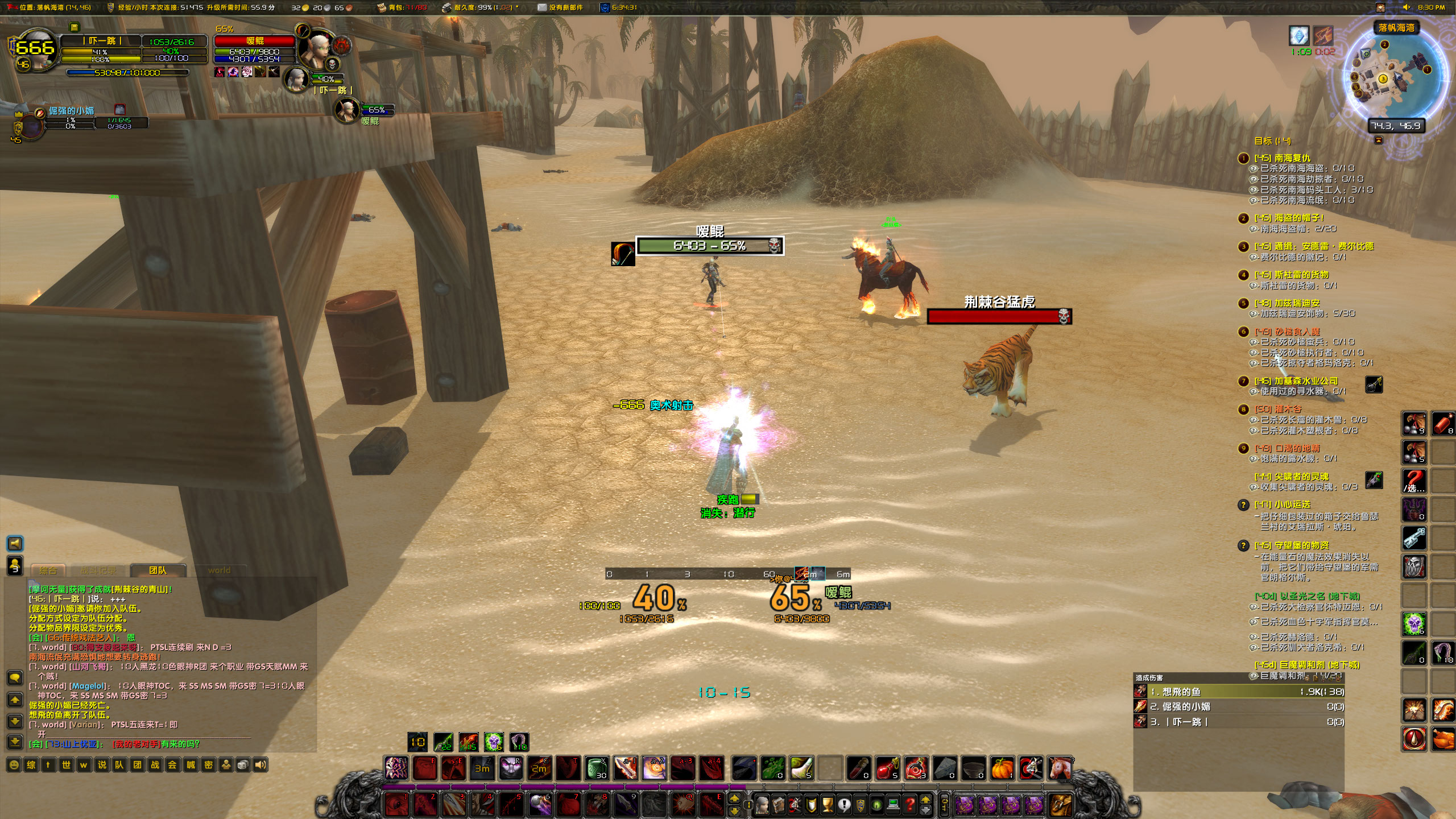Image resolution: width=1456 pixels, height=819 pixels.
Task: Click the 74.3, 46.9 coordinates display under the minimap
Action: pyautogui.click(x=1397, y=127)
